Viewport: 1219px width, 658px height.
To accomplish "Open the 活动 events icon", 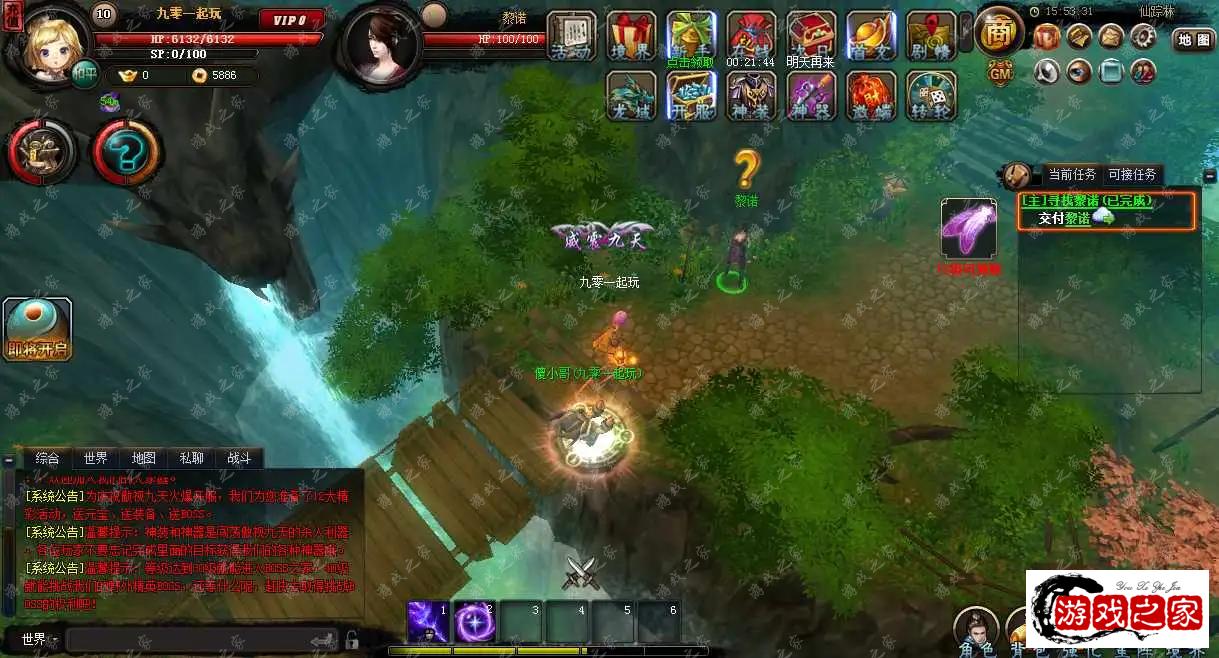I will click(572, 36).
